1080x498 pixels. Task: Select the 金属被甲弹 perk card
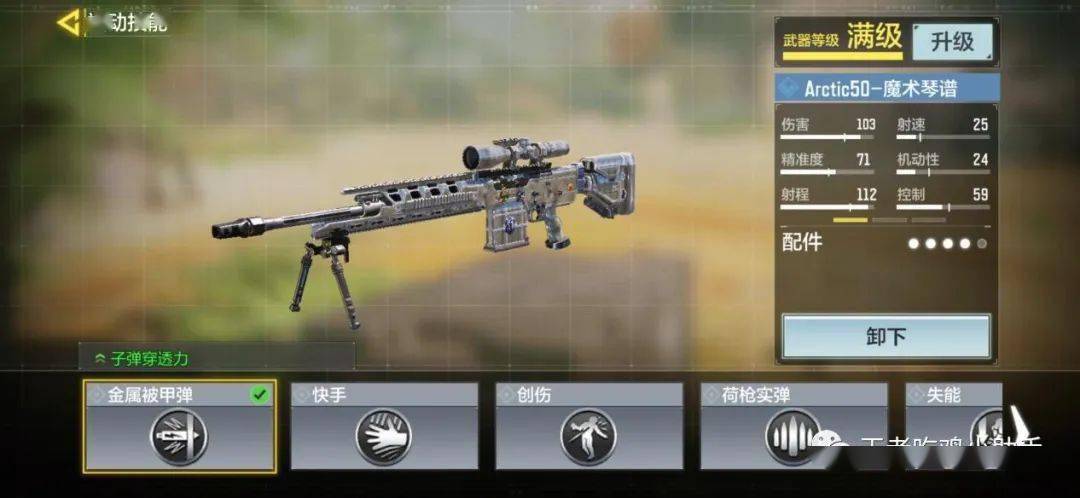(x=180, y=426)
